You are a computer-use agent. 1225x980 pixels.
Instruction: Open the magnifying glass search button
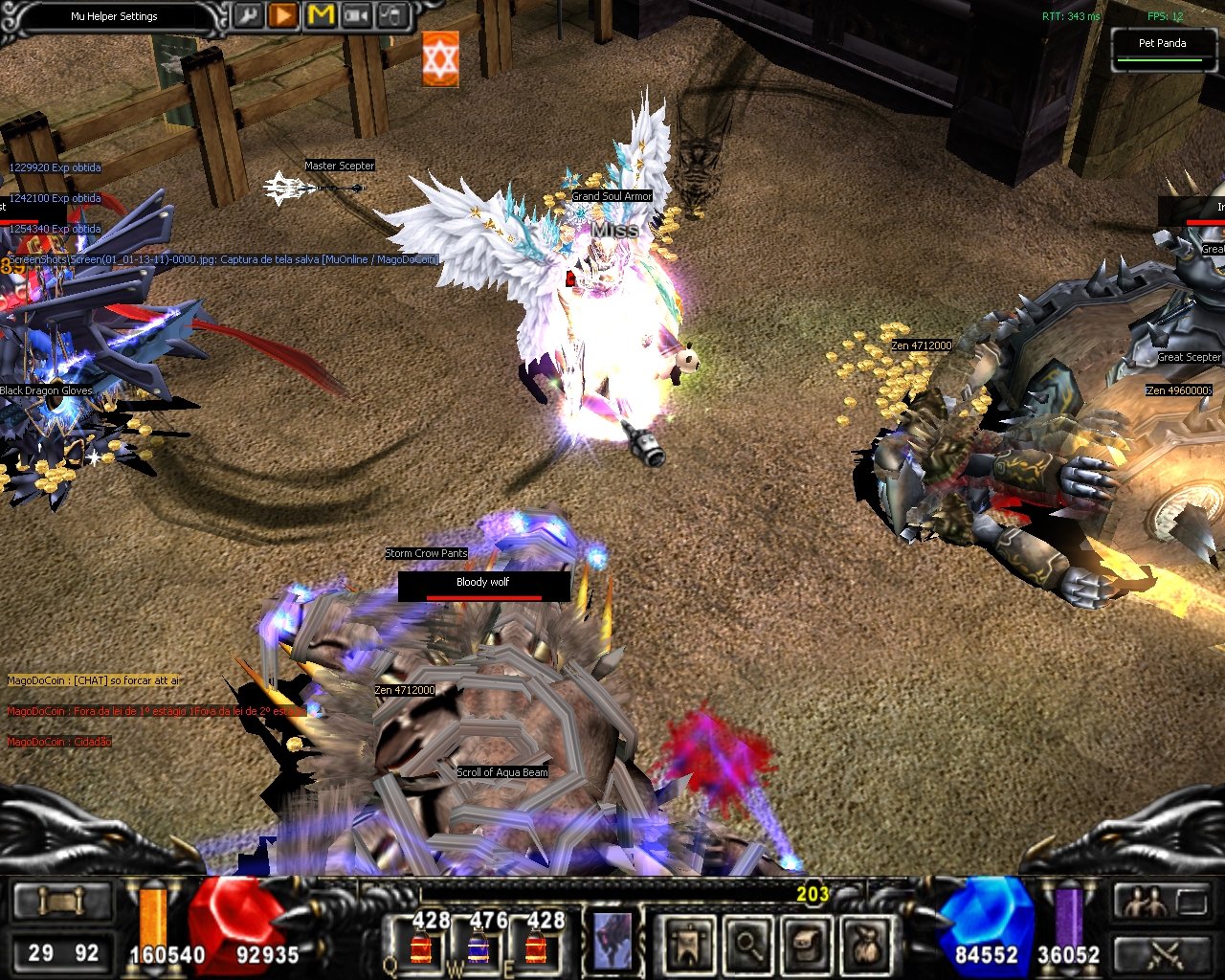pyautogui.click(x=746, y=944)
